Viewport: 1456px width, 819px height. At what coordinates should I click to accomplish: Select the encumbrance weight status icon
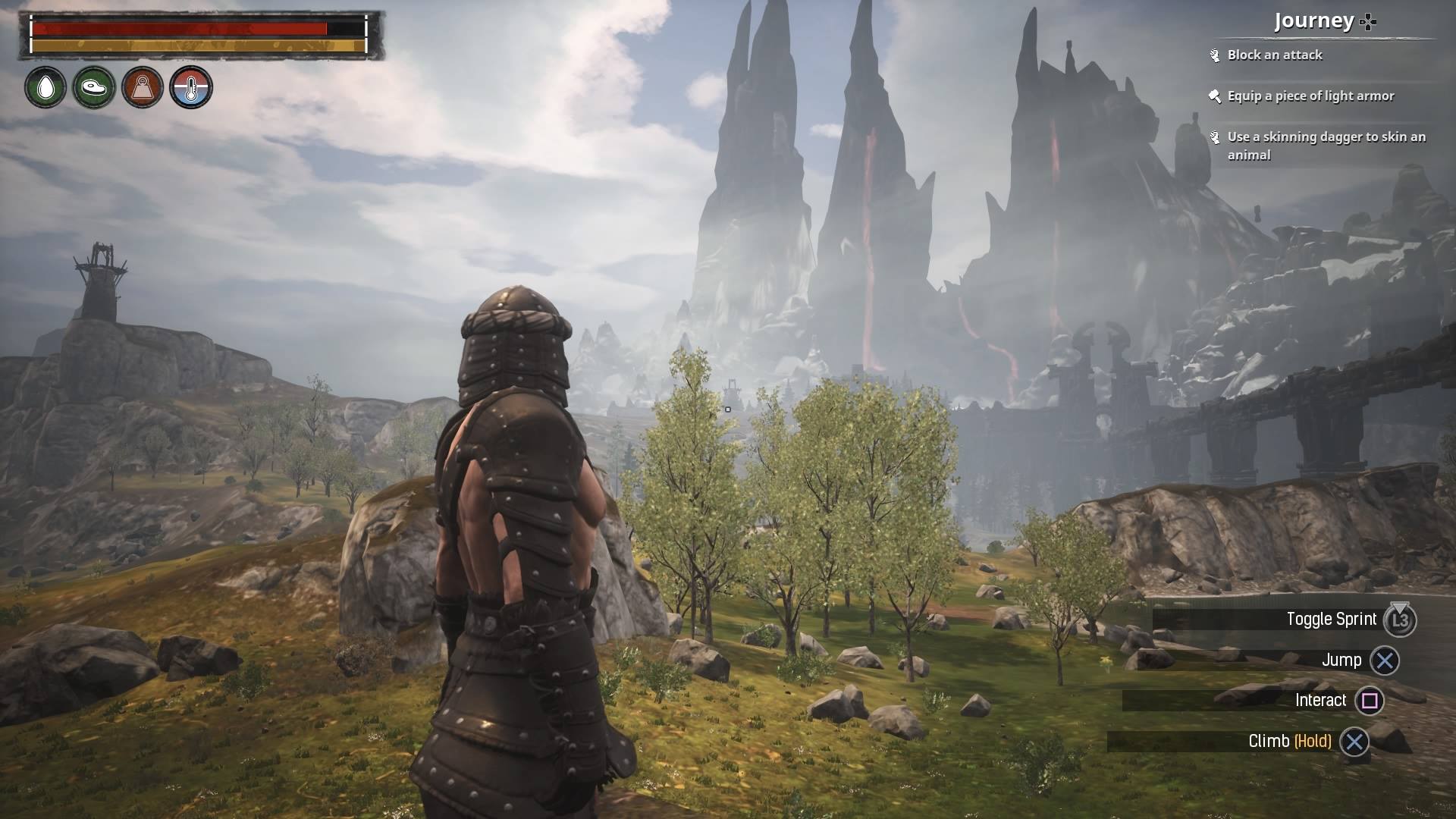[143, 87]
